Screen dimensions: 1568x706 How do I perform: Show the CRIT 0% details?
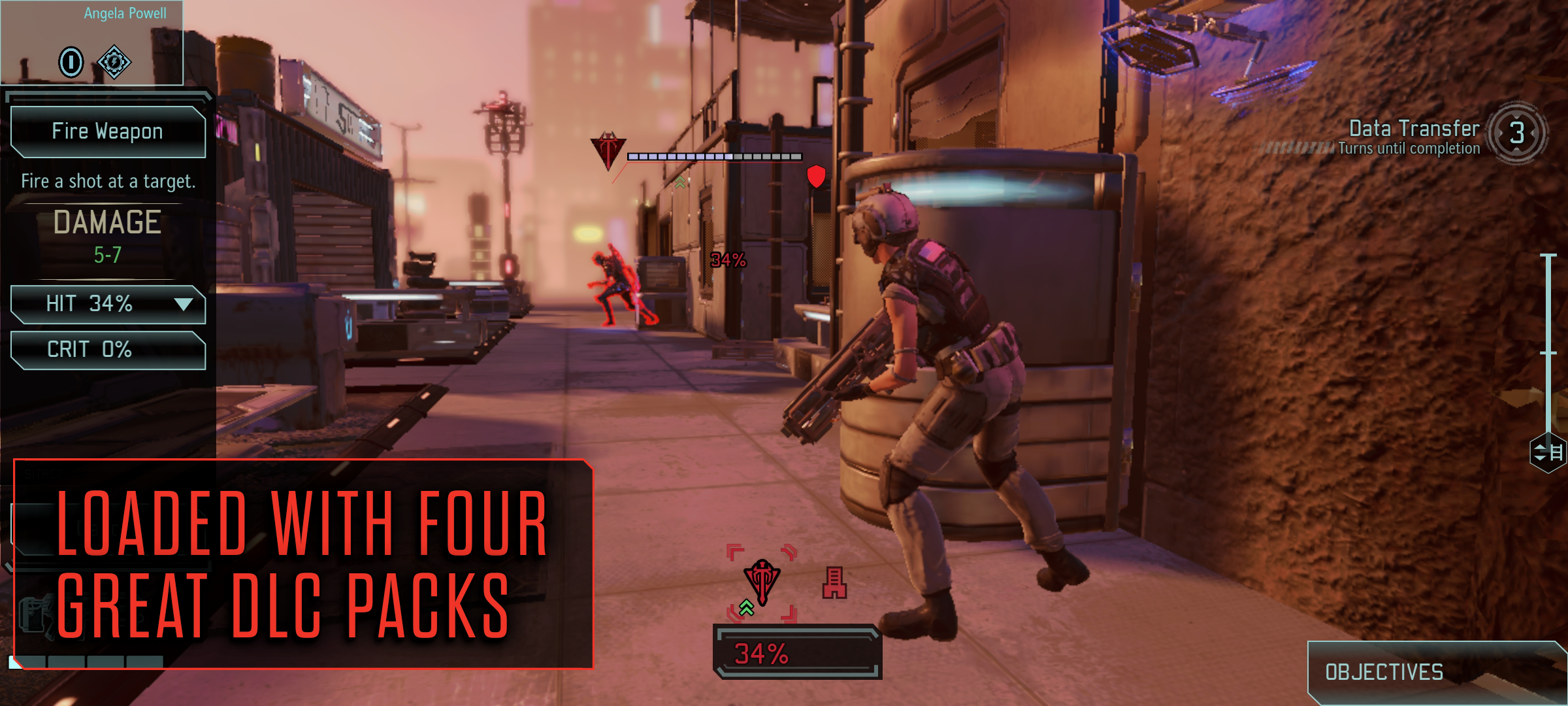pos(108,350)
